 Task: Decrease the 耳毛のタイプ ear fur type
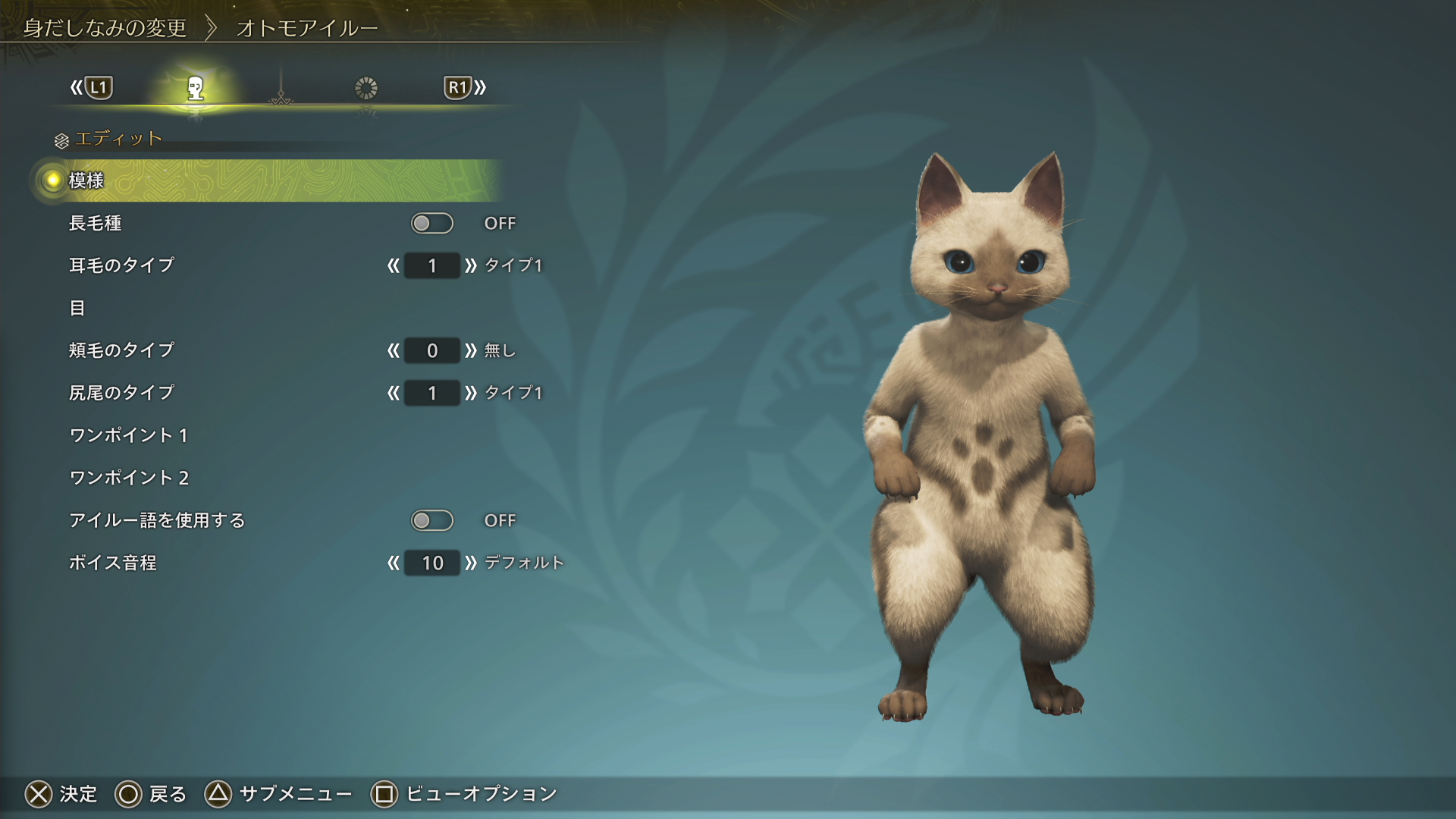393,265
